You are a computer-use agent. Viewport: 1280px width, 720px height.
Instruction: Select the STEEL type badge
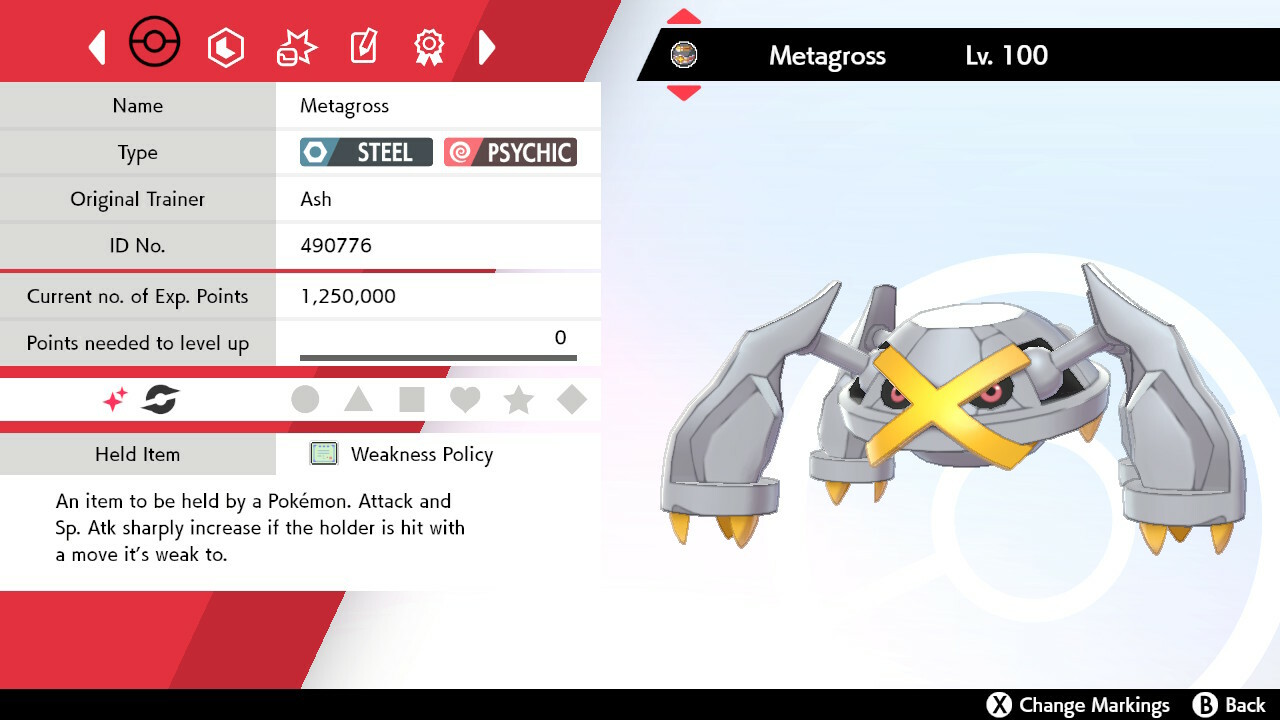coord(365,152)
